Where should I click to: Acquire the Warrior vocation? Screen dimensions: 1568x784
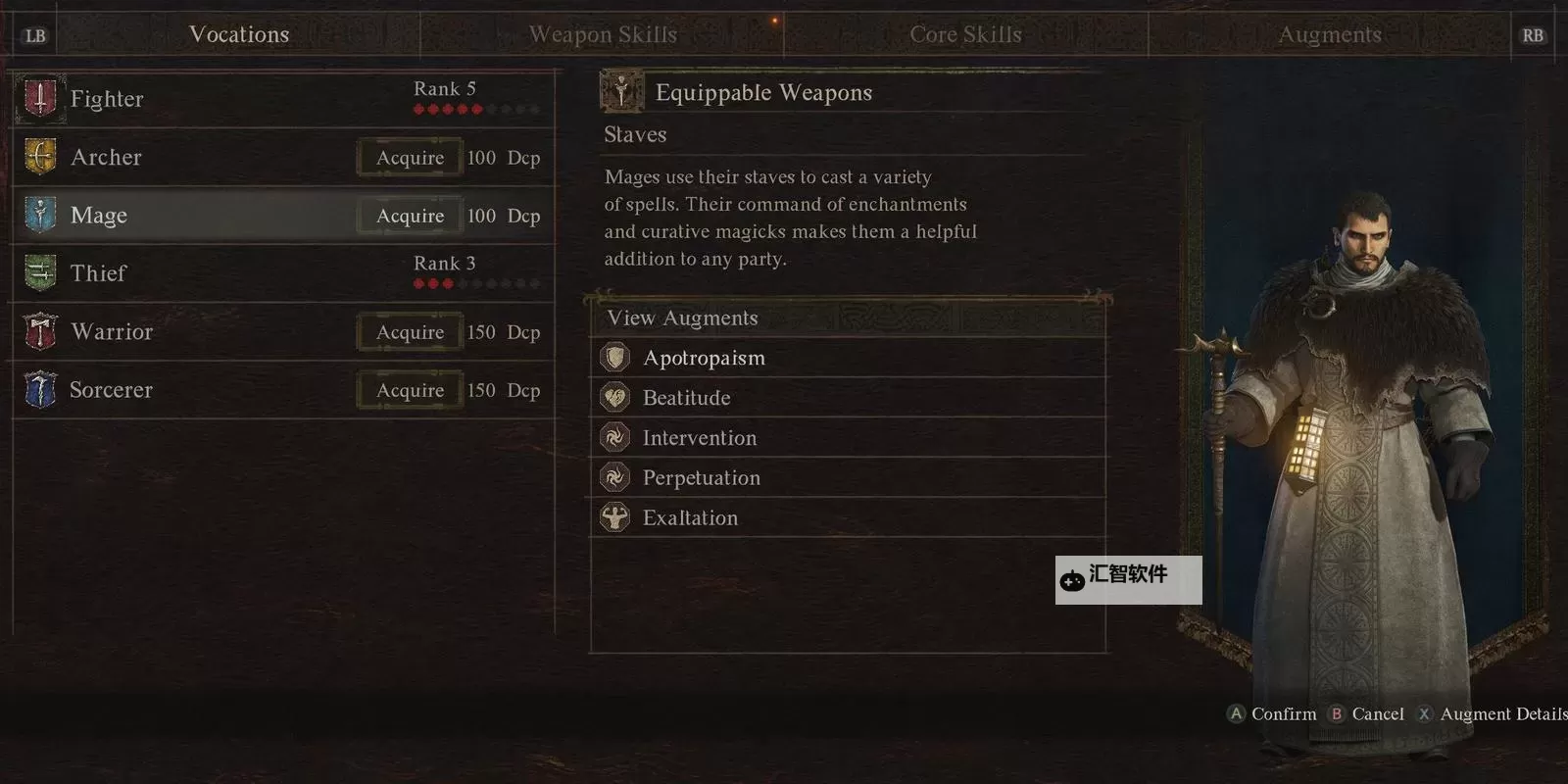(x=410, y=332)
